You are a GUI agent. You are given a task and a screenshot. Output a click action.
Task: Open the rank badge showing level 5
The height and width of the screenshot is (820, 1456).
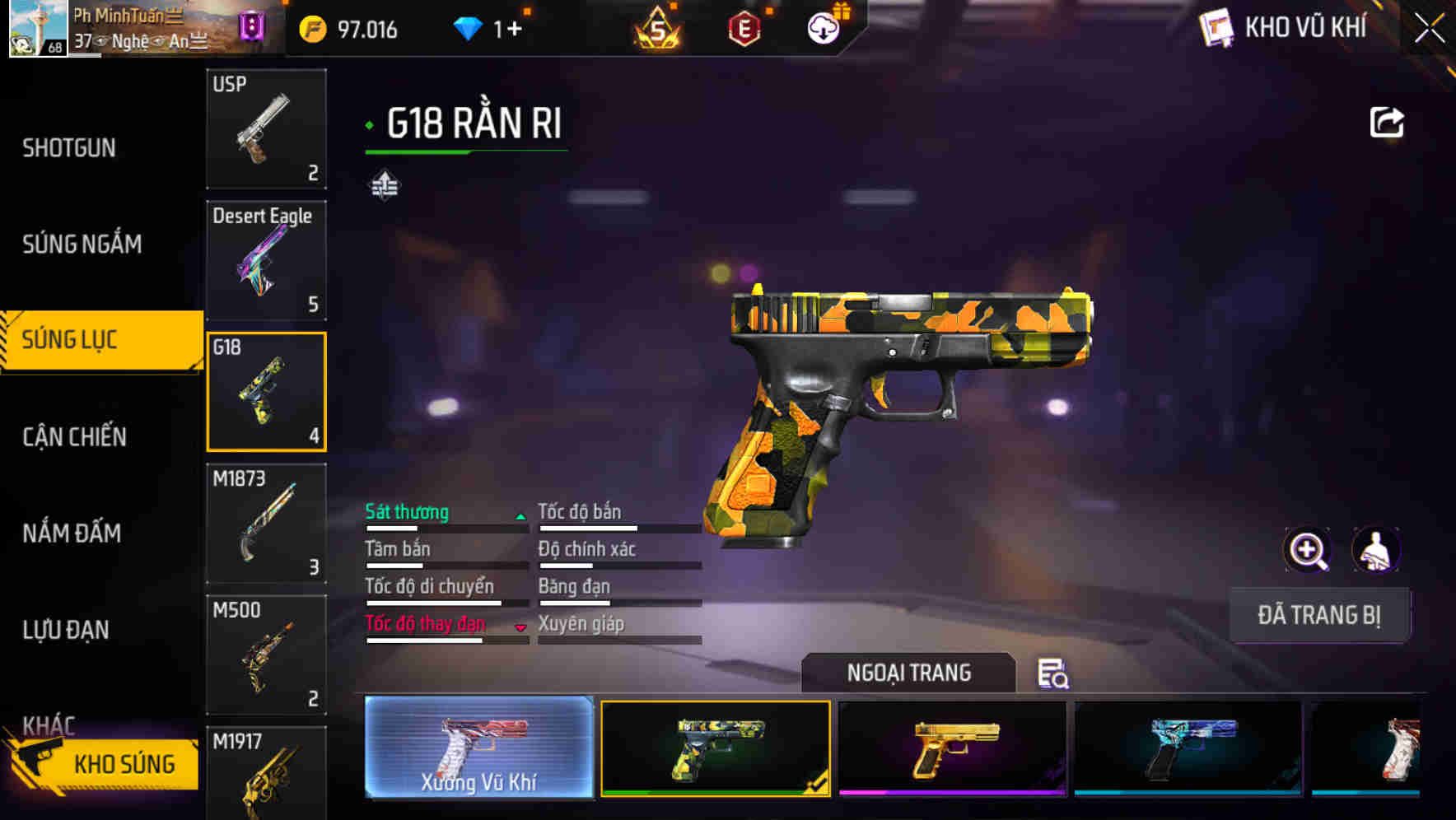pyautogui.click(x=658, y=30)
